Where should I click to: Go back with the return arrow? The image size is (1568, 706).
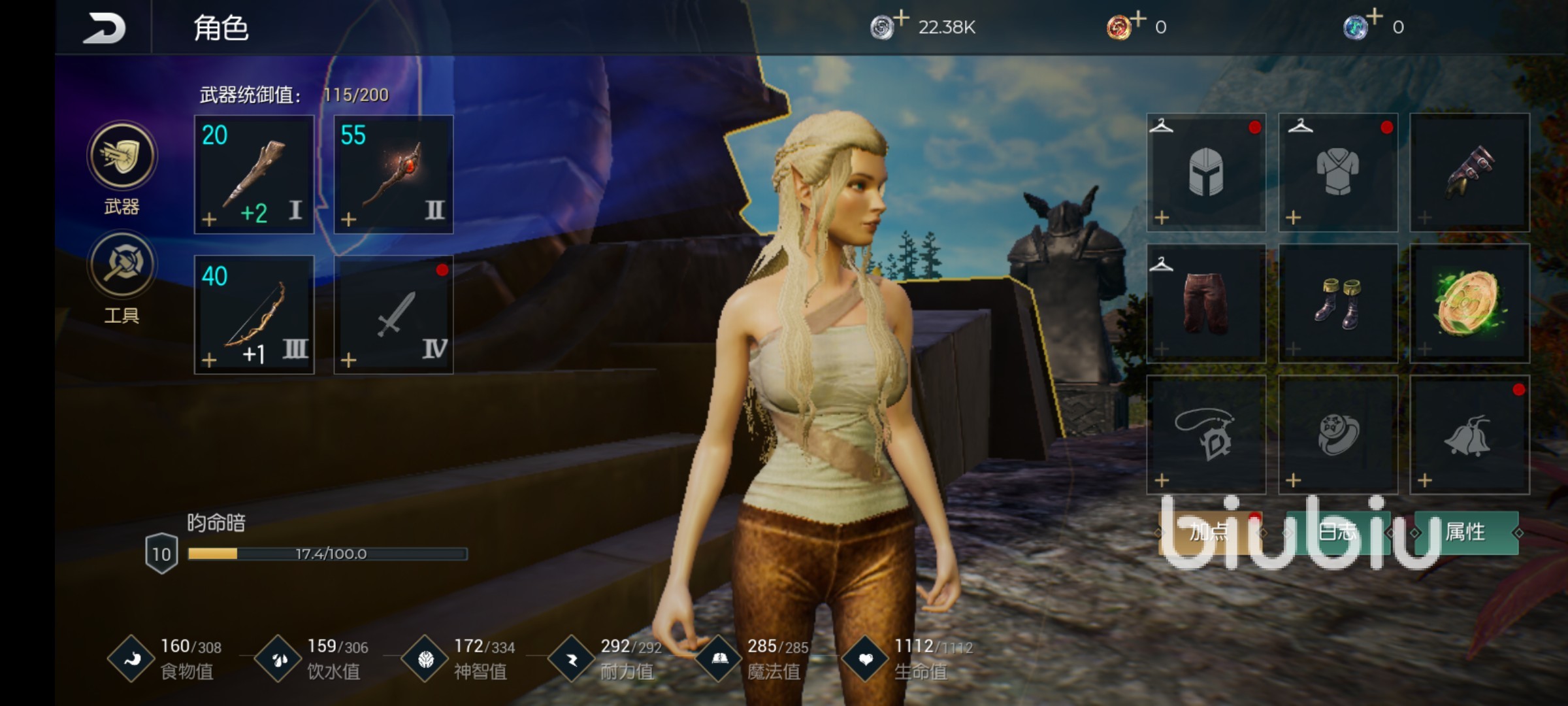104,28
